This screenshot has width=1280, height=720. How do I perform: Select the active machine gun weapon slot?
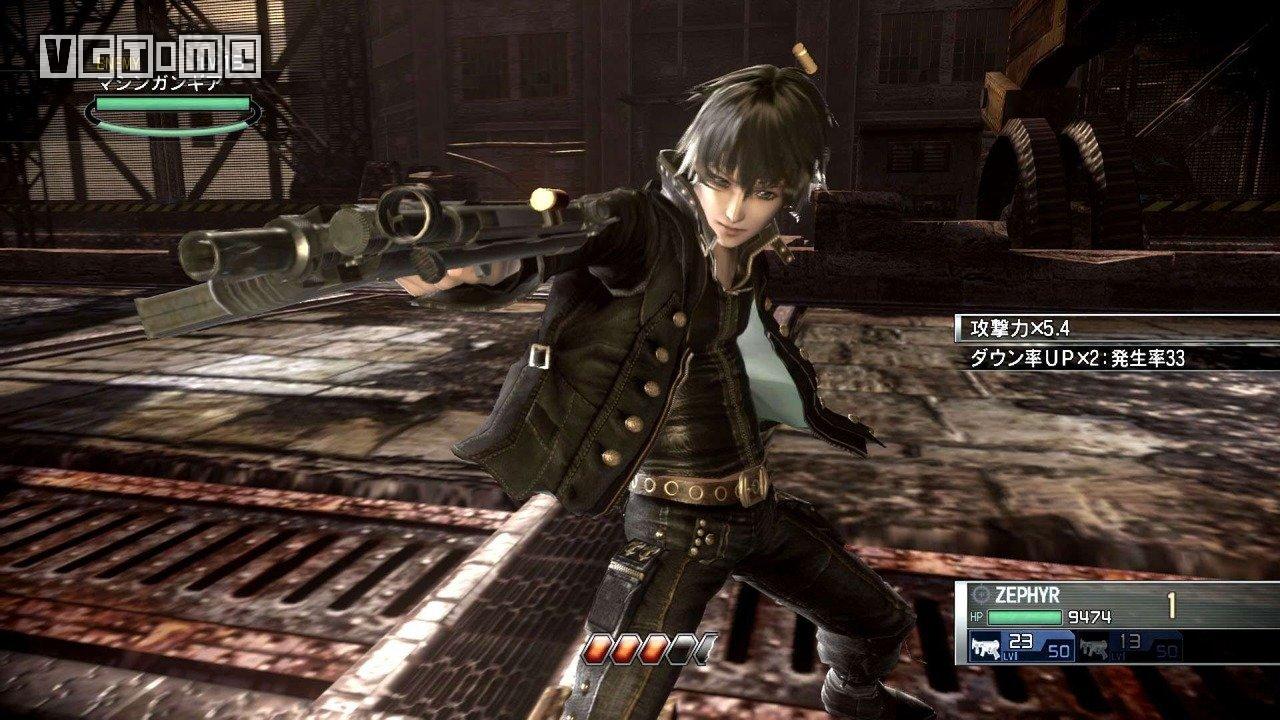[1020, 647]
